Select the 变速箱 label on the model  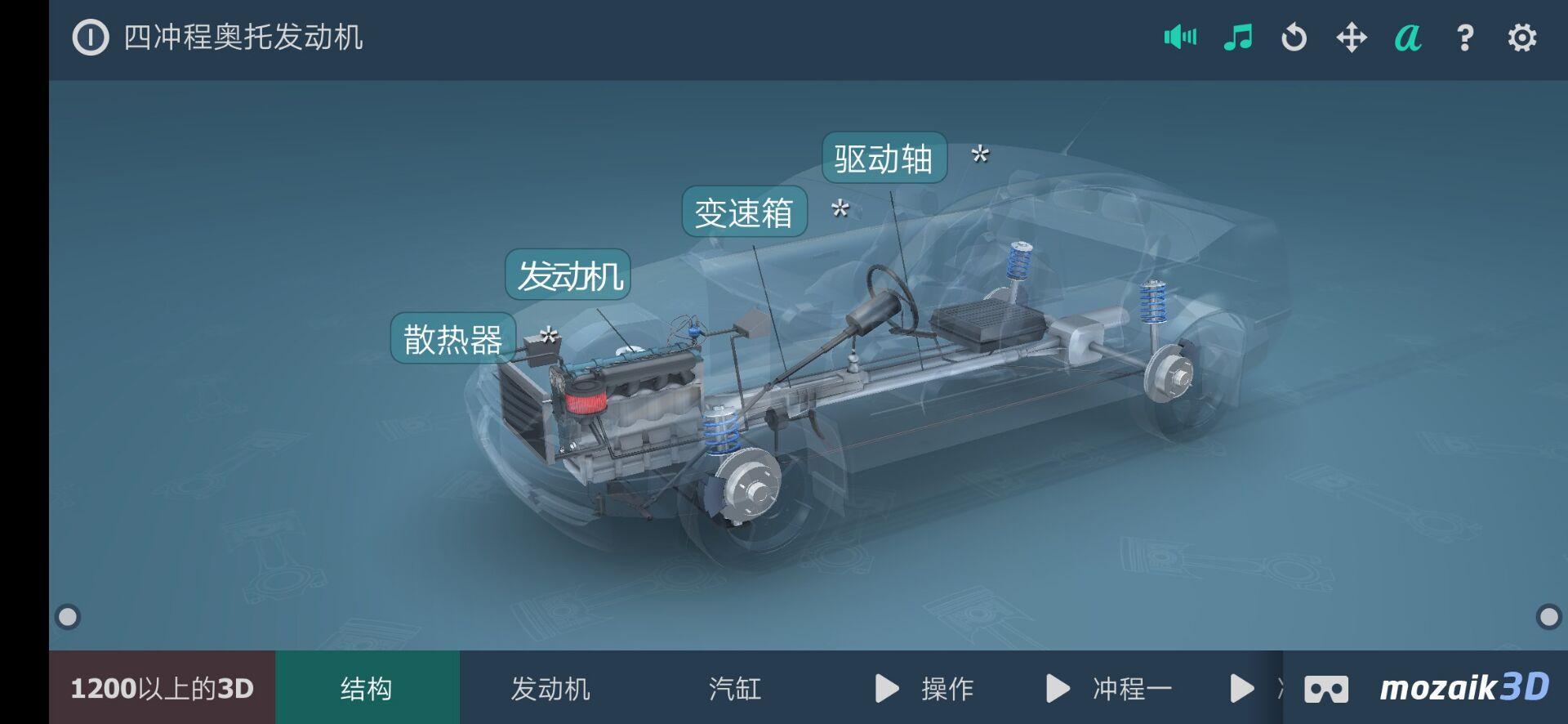coord(744,213)
